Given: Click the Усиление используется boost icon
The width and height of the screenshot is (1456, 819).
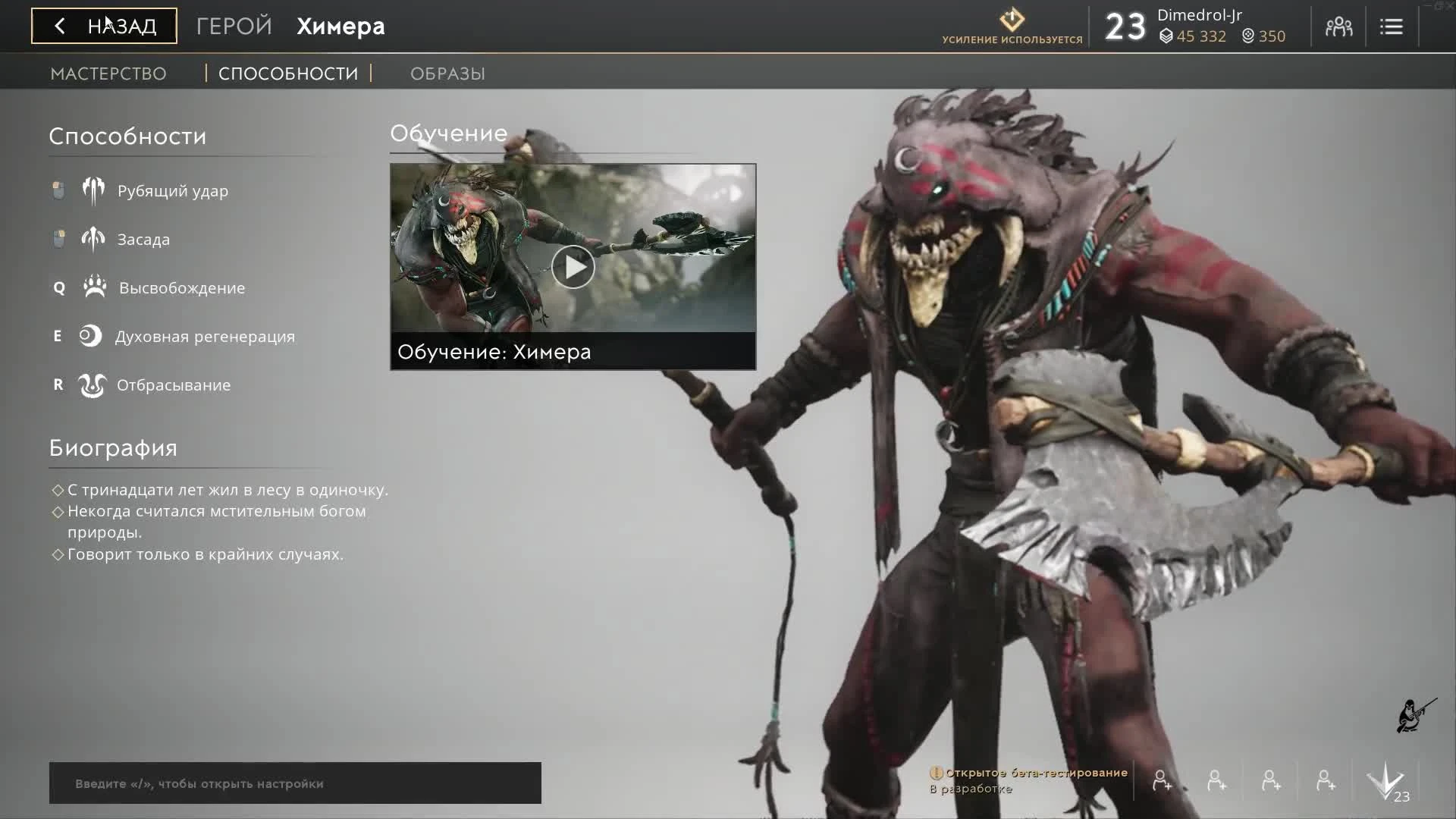Looking at the screenshot, I should pos(1012,20).
